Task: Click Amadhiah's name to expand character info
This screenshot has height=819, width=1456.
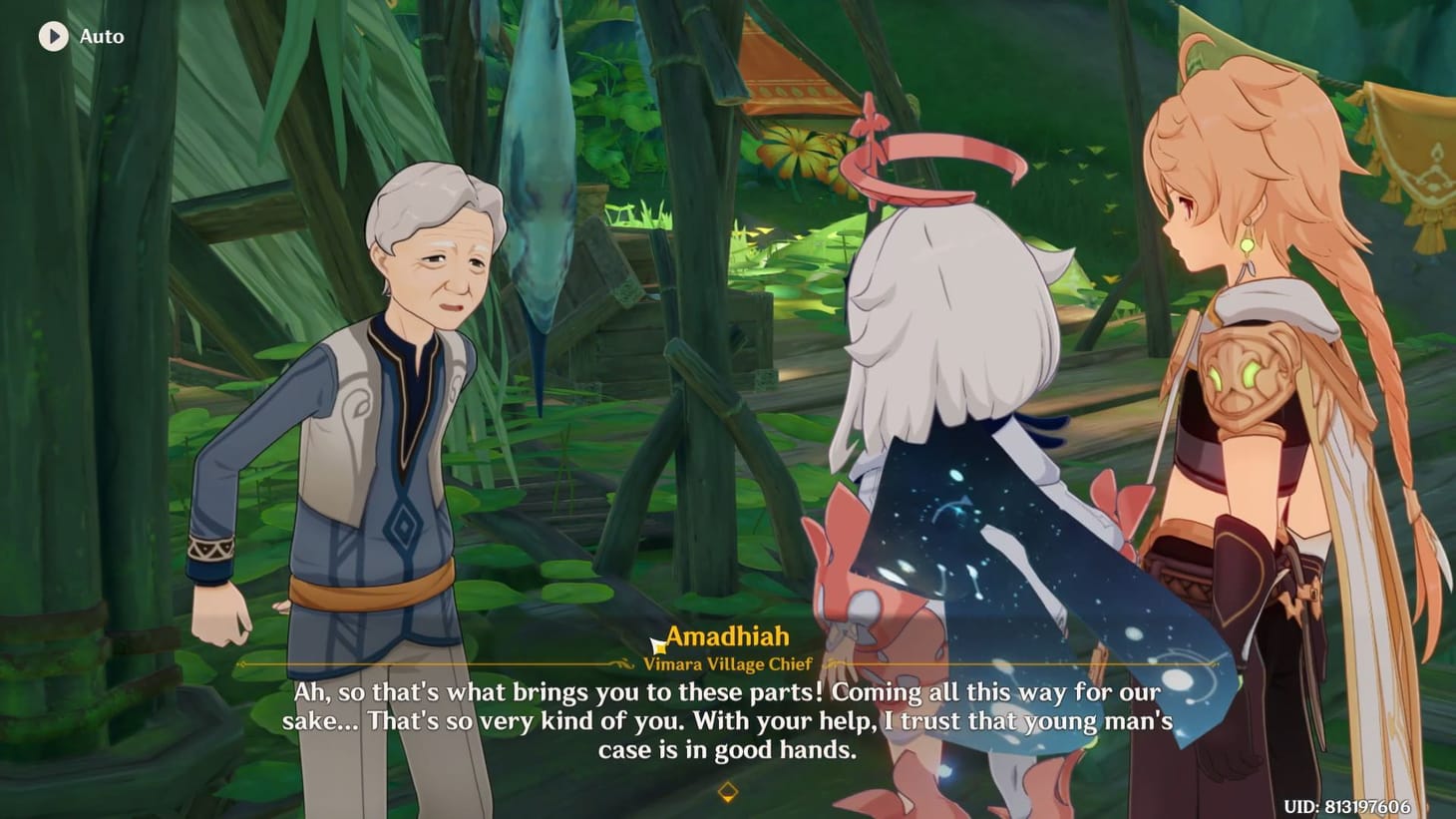Action: [727, 635]
